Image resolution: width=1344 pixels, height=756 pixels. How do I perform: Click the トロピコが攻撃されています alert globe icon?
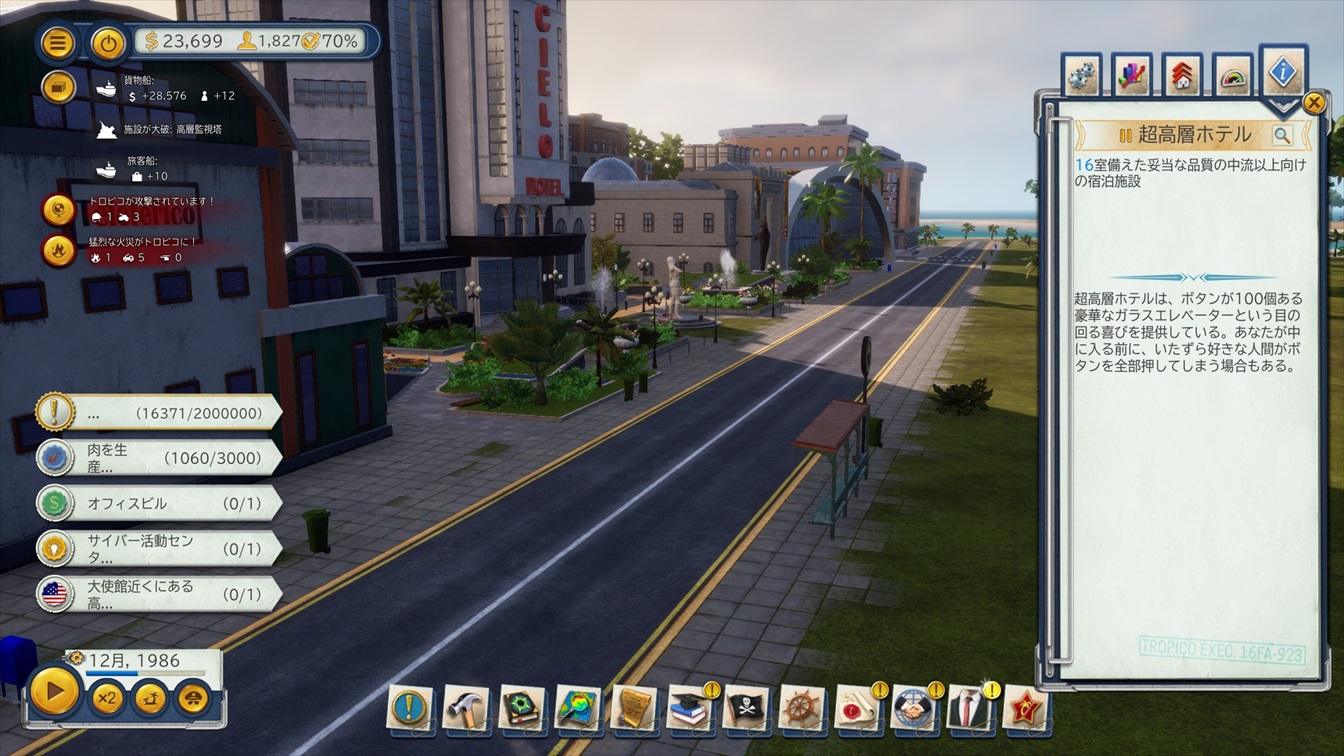coord(59,209)
